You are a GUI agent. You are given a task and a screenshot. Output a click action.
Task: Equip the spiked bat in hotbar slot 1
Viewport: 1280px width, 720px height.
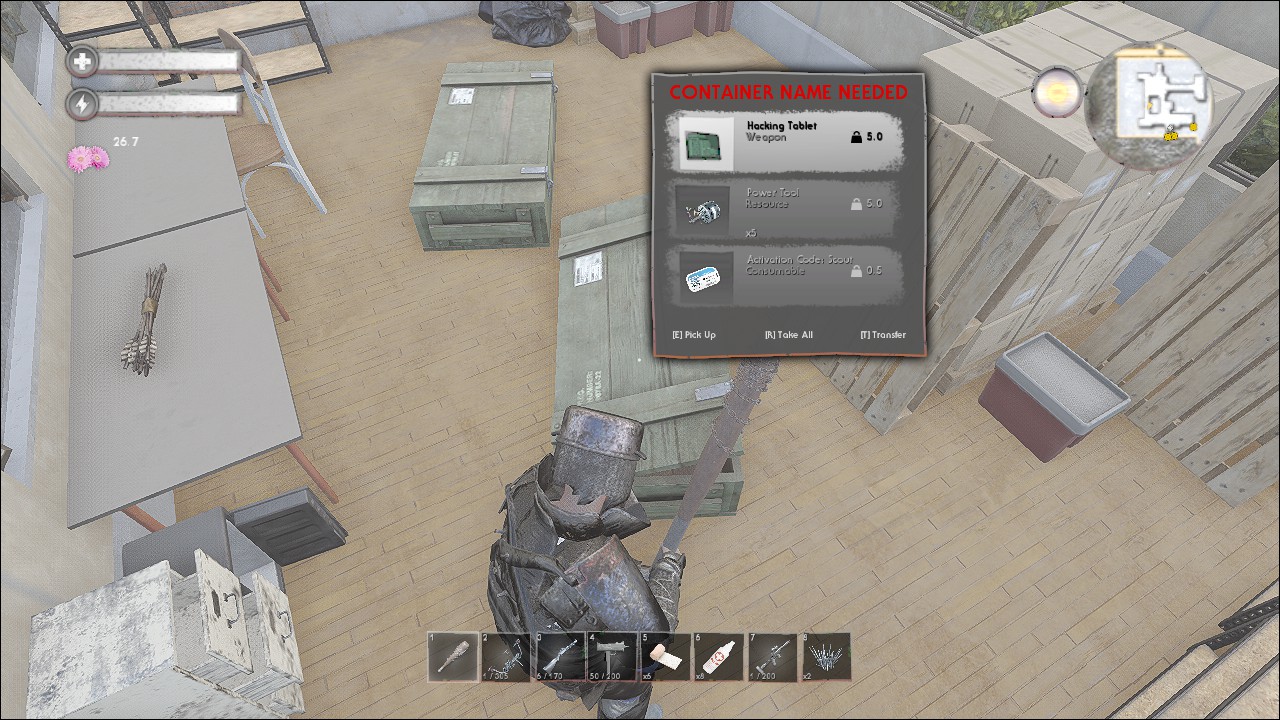click(453, 657)
